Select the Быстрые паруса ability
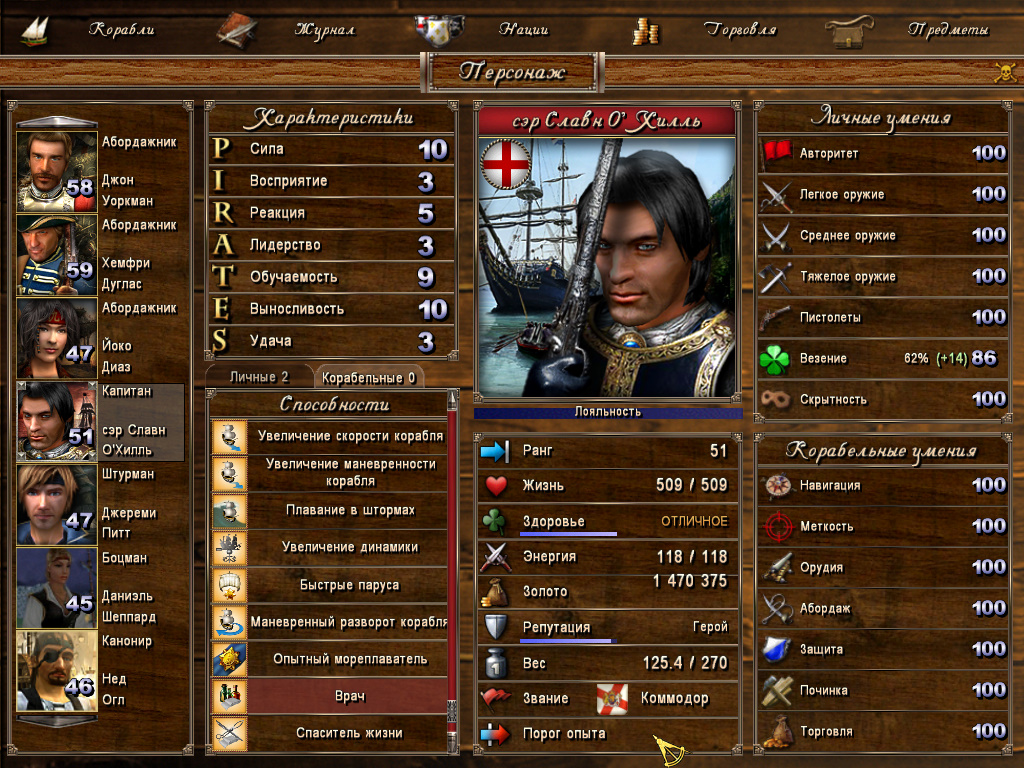The width and height of the screenshot is (1024, 768). pos(348,584)
